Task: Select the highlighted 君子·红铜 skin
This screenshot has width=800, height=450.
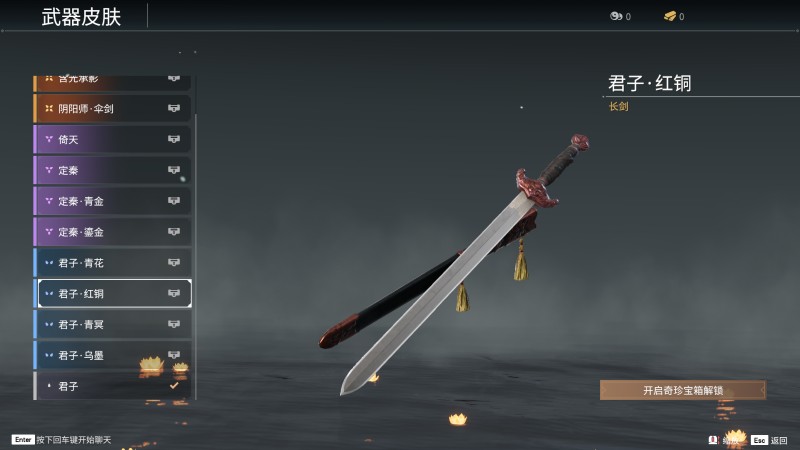Action: 112,293
